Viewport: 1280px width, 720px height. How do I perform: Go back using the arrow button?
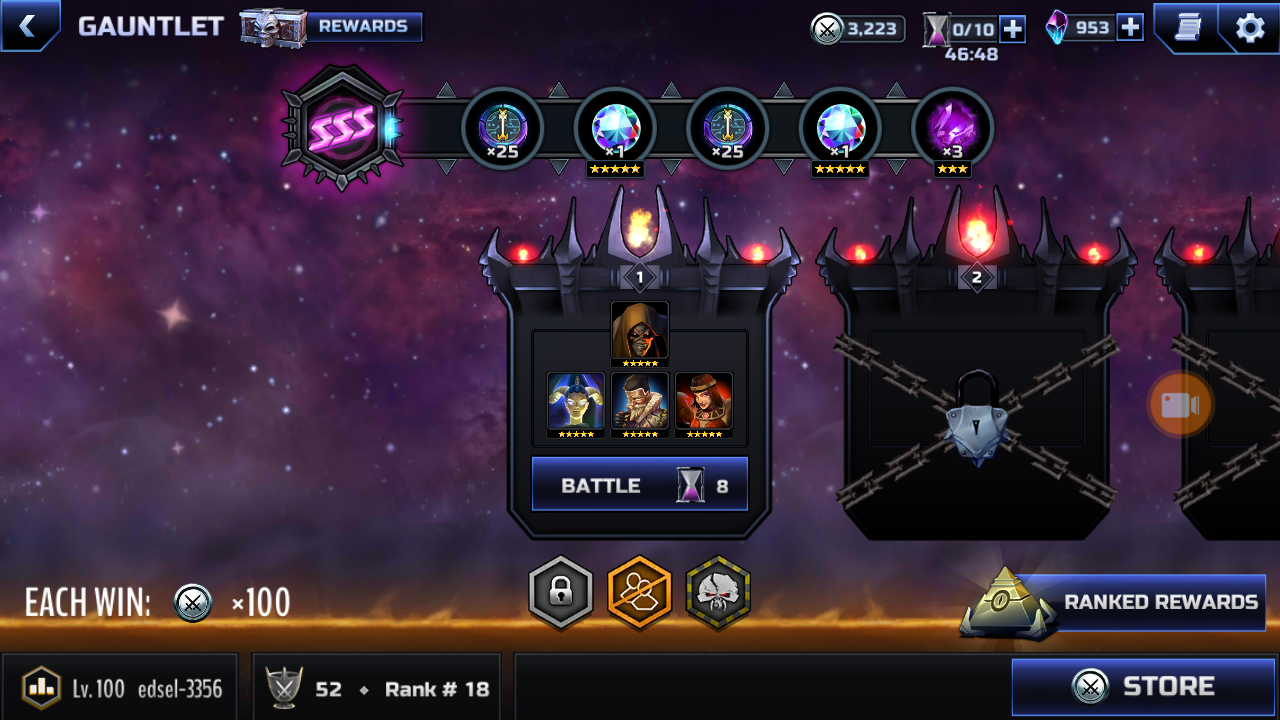28,26
